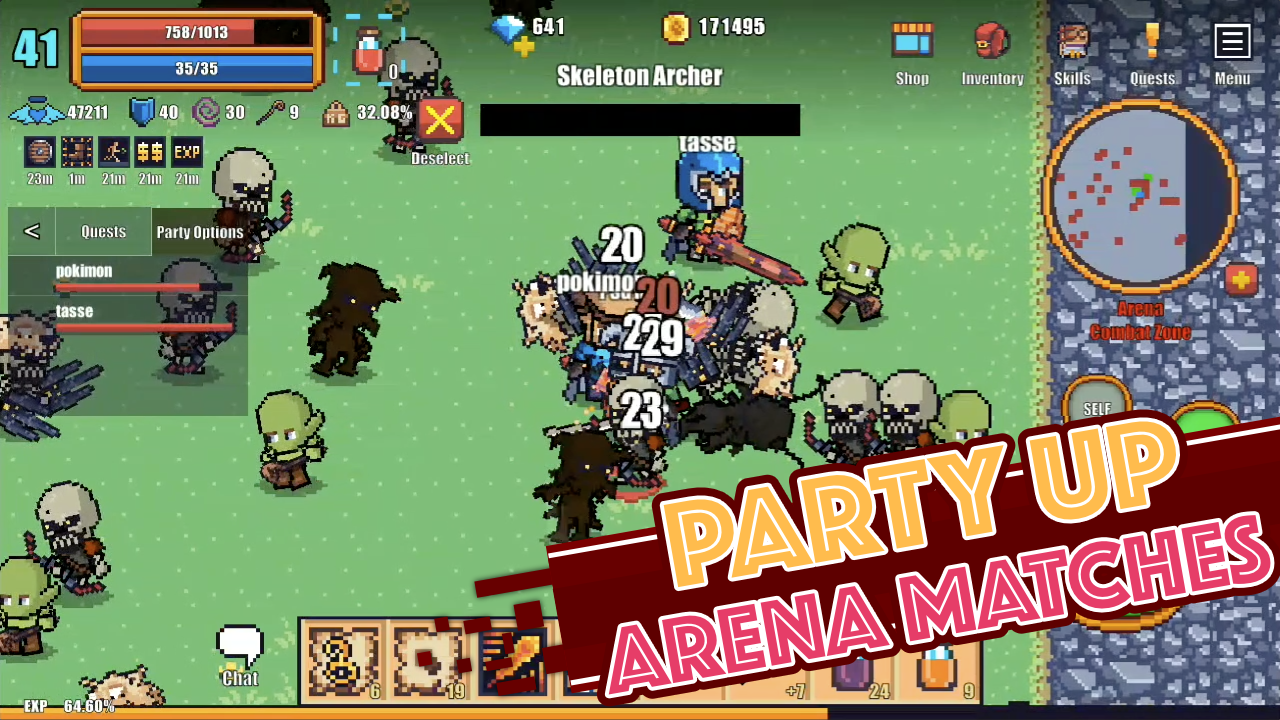Collapse the party panel with the back chevron
Image resolution: width=1280 pixels, height=720 pixels.
pyautogui.click(x=32, y=231)
